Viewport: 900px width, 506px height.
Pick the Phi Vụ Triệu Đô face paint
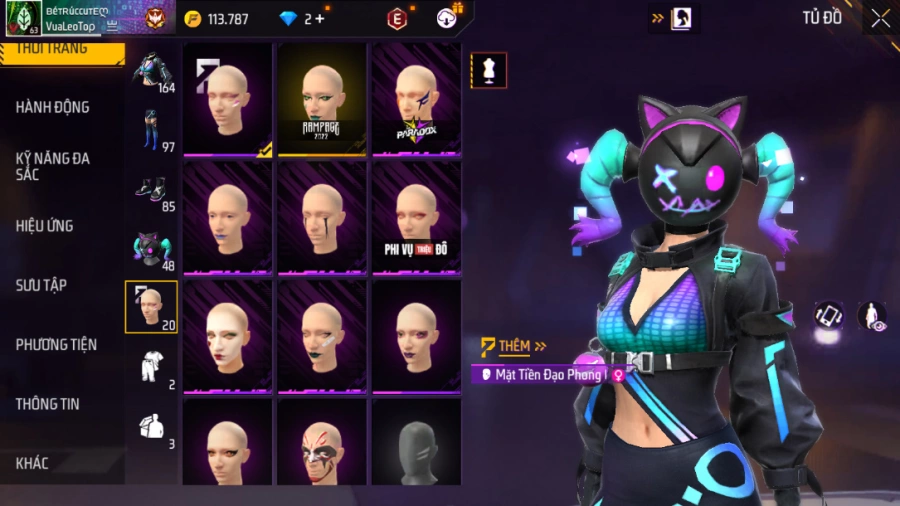pos(417,216)
